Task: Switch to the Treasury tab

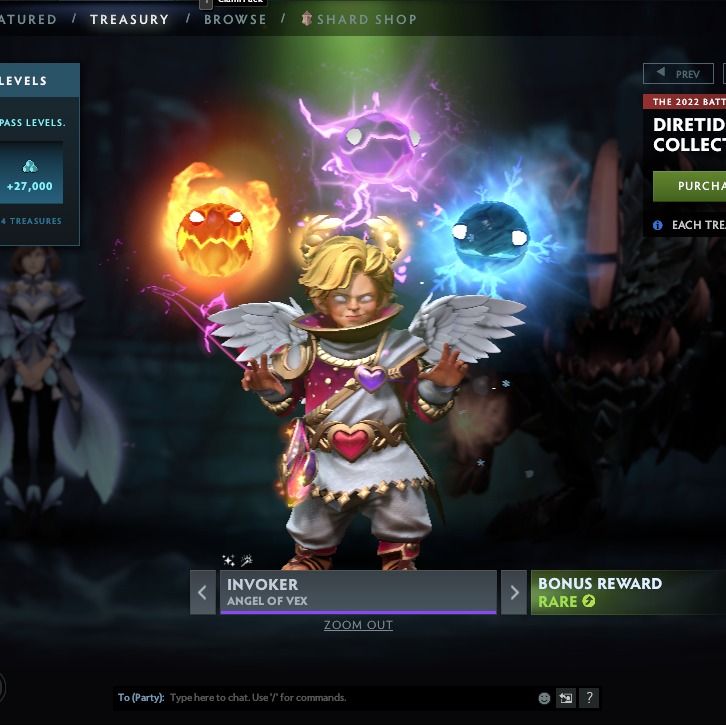Action: 129,19
